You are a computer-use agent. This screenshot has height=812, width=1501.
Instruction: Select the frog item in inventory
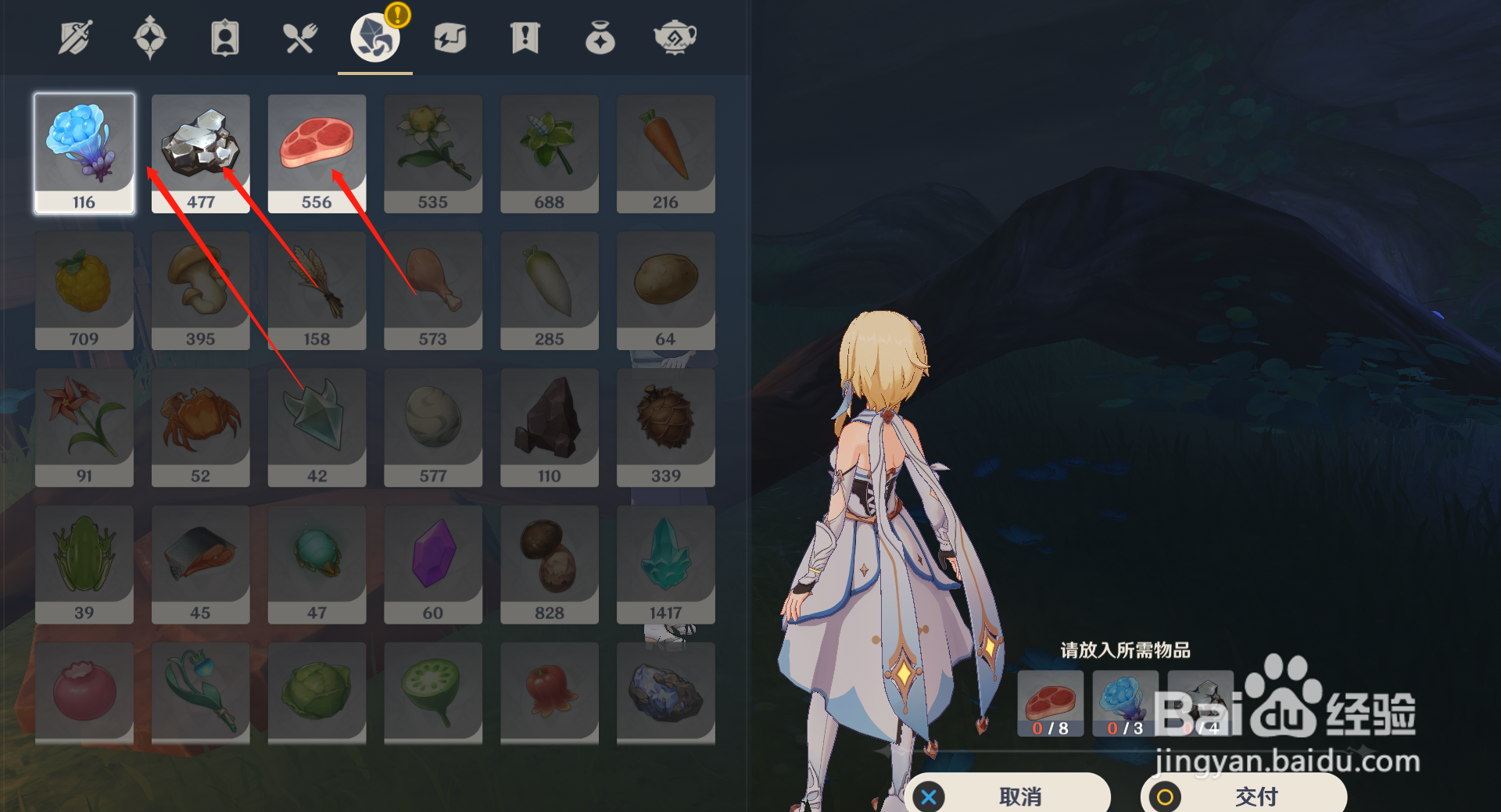pos(84,563)
